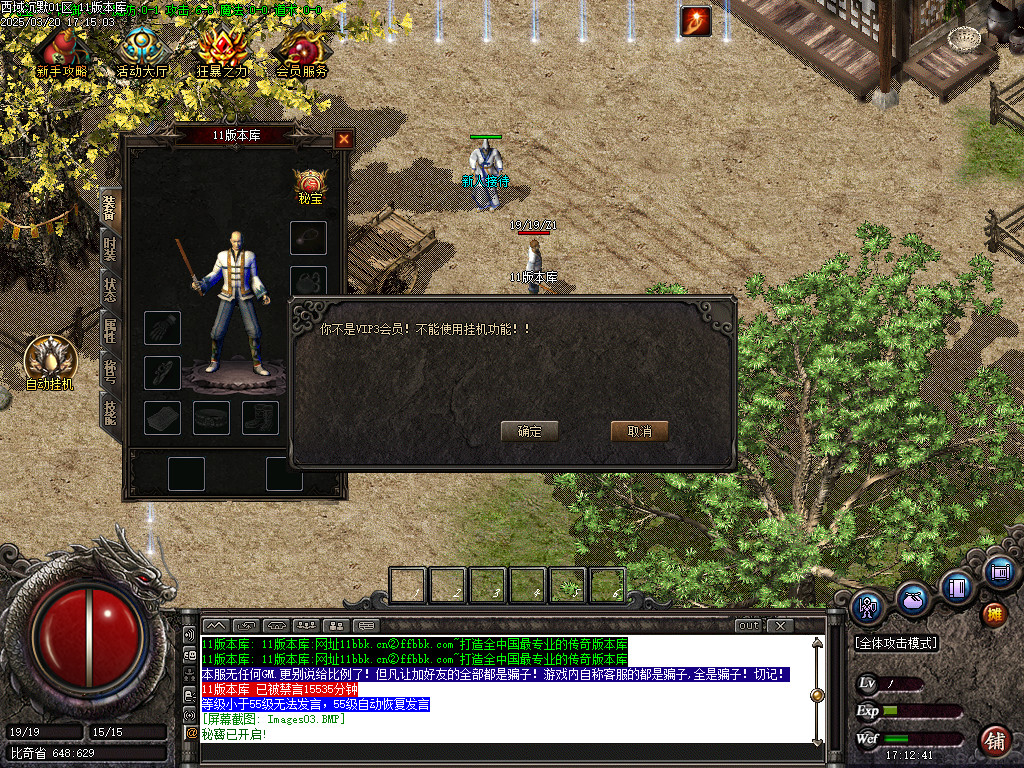Image resolution: width=1024 pixels, height=768 pixels.
Task: Click the orange 摊 stall button
Action: point(994,612)
